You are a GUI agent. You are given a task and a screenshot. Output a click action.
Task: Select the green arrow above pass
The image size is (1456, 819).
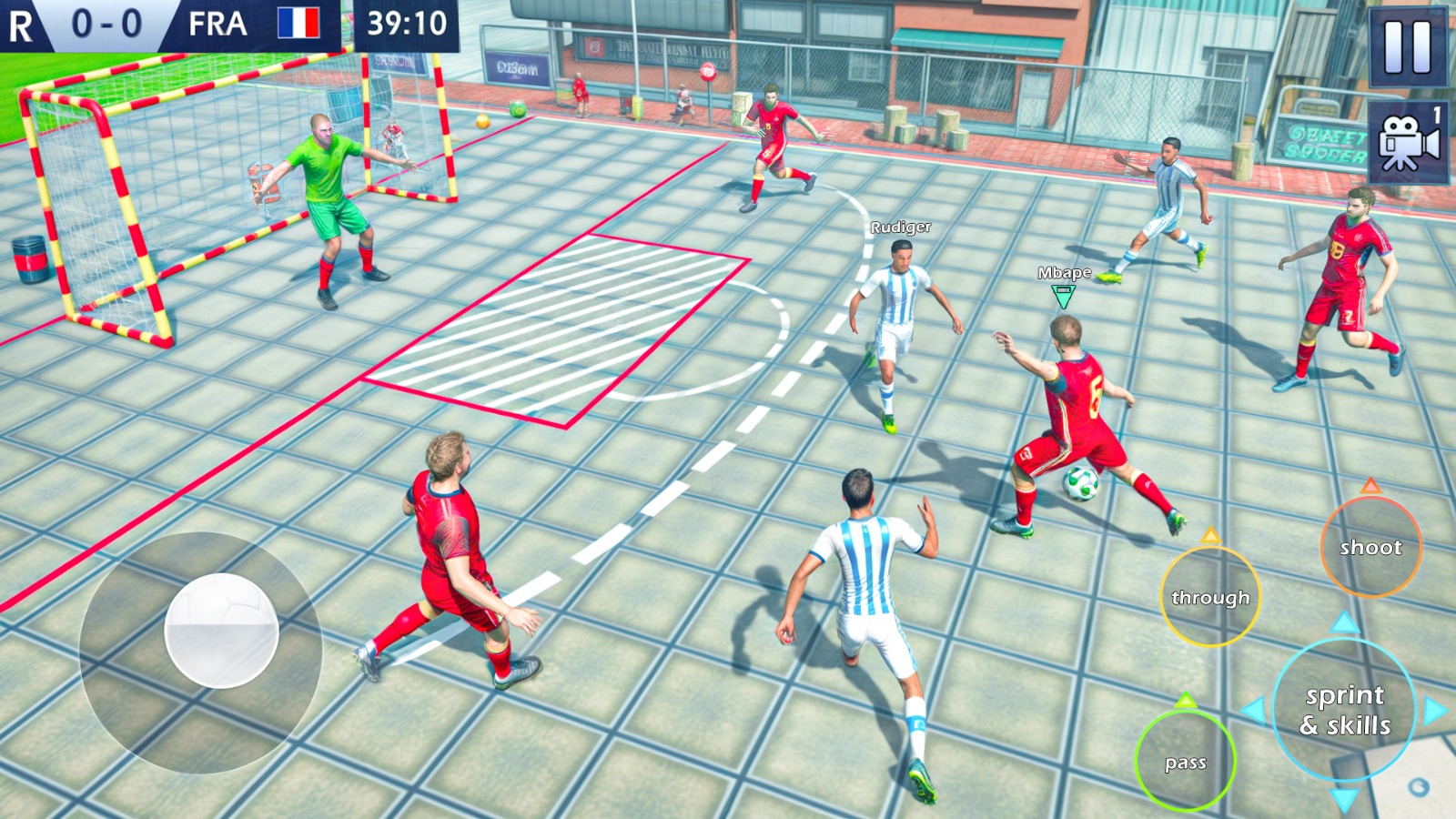[1186, 698]
